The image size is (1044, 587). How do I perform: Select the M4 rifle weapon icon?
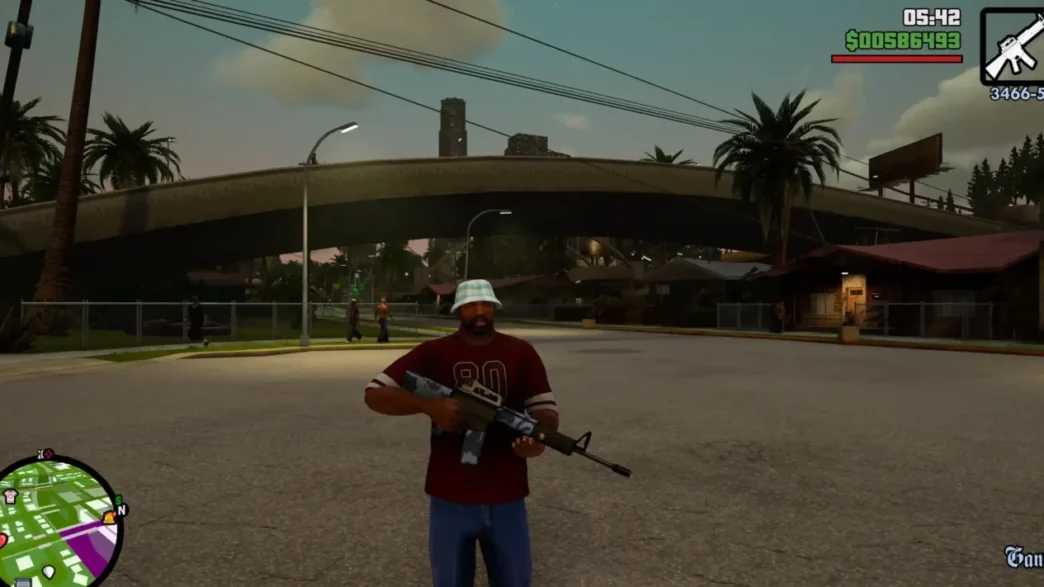[x=1012, y=47]
